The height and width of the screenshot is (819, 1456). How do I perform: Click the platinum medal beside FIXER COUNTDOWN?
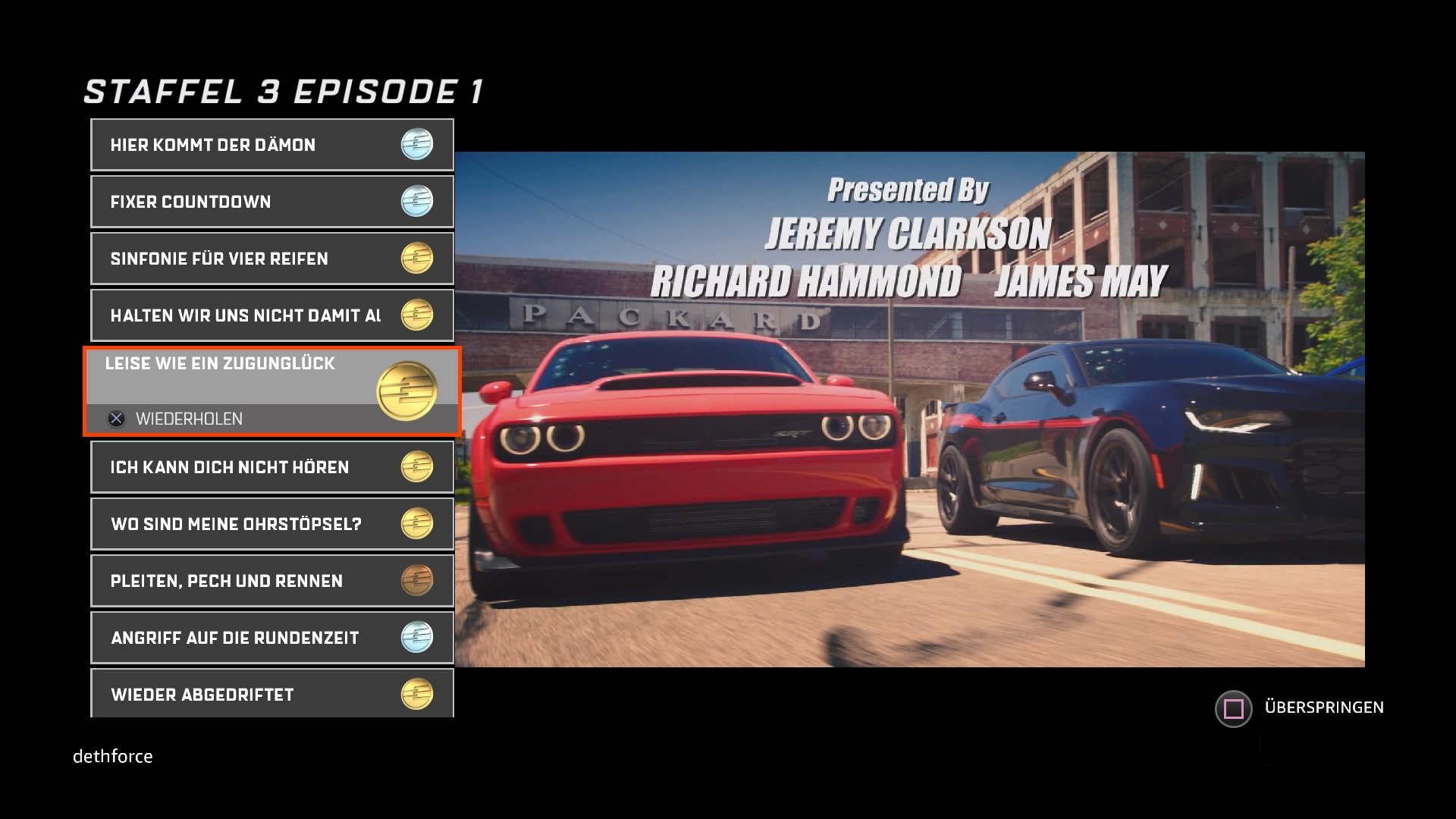(416, 201)
